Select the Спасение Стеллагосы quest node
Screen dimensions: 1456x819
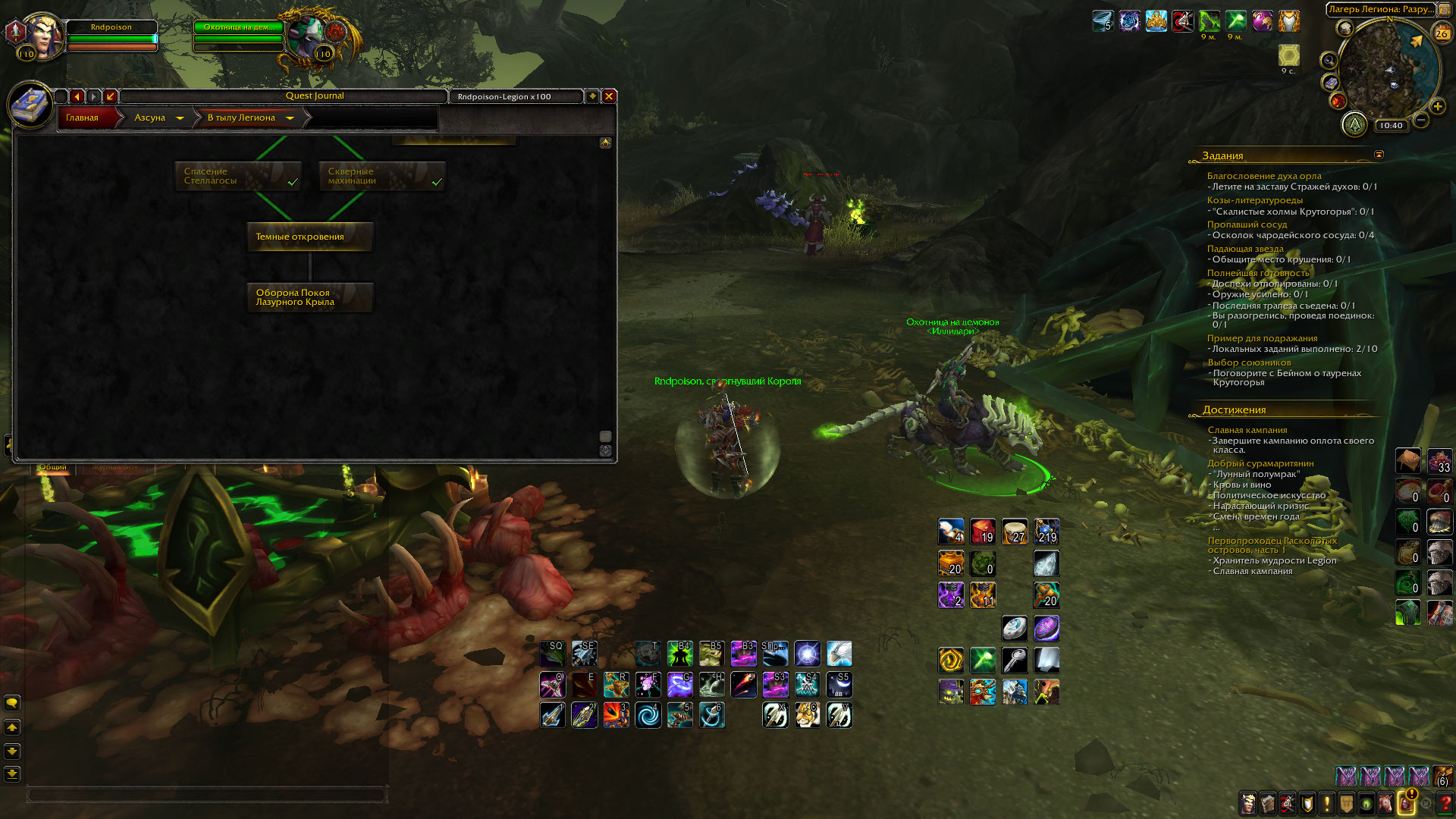pyautogui.click(x=238, y=176)
